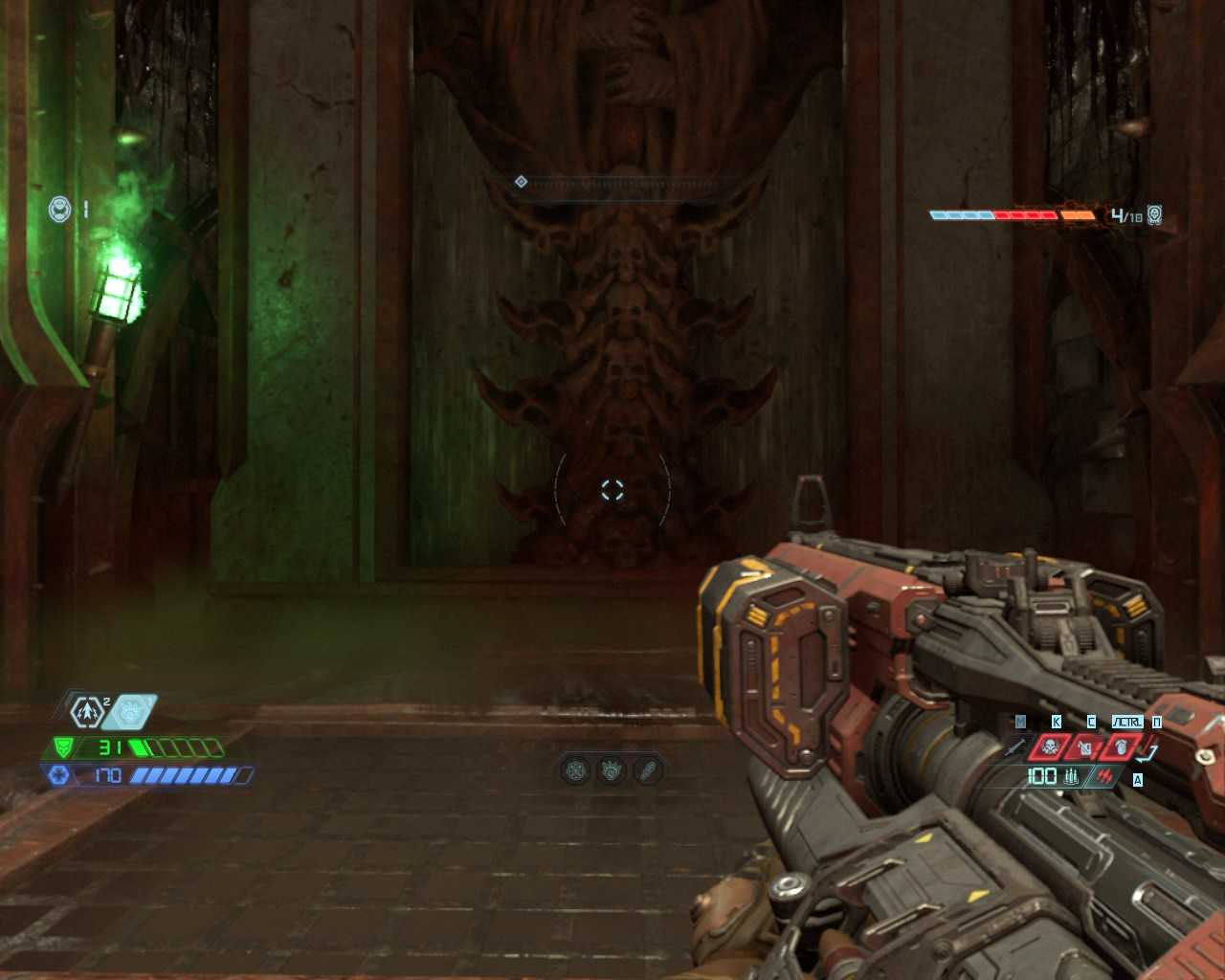Select the demon face rune in center tray
1225x980 pixels.
click(612, 769)
